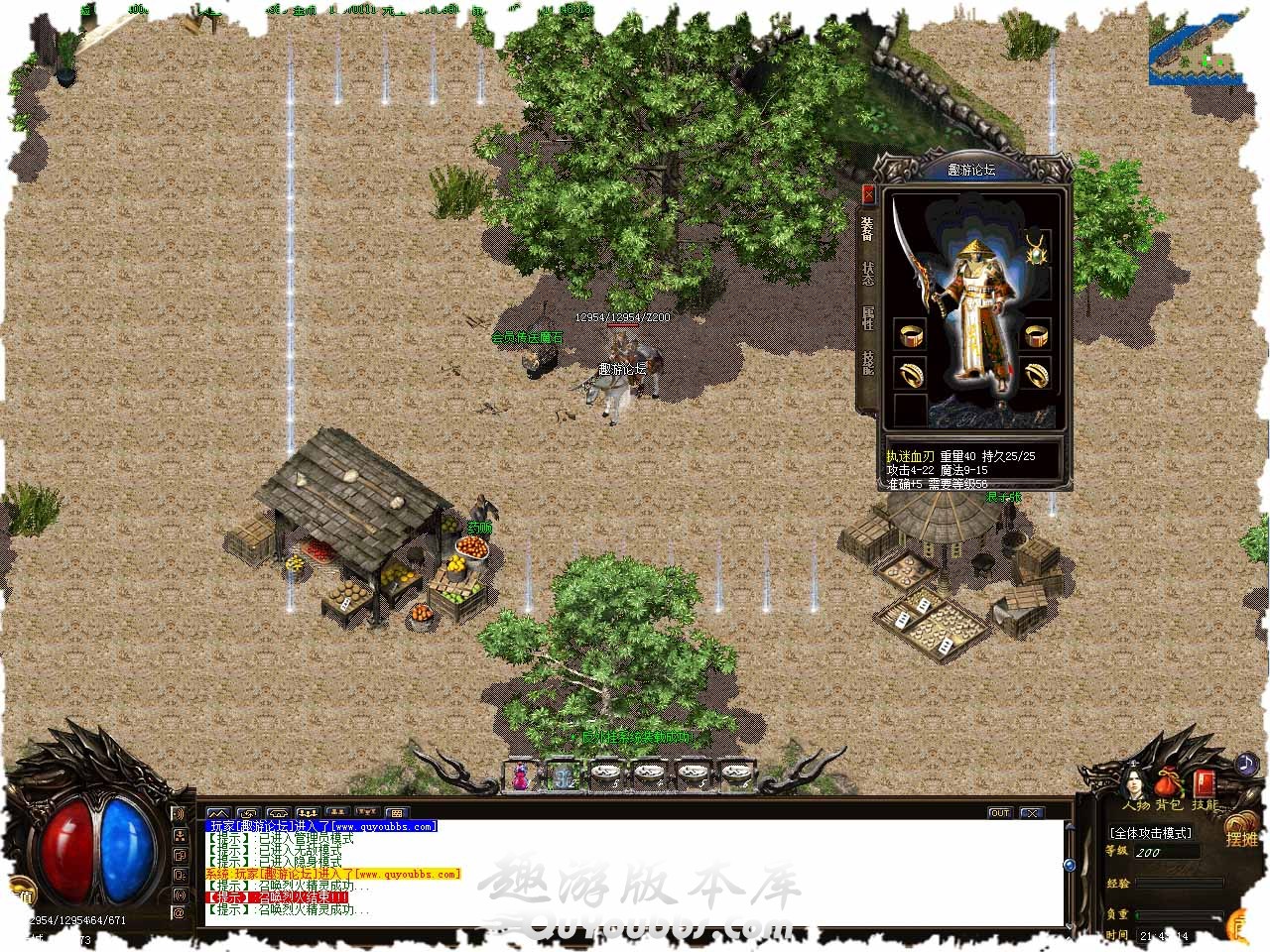
Task: Use the pink potion hotbar slot
Action: tap(519, 775)
